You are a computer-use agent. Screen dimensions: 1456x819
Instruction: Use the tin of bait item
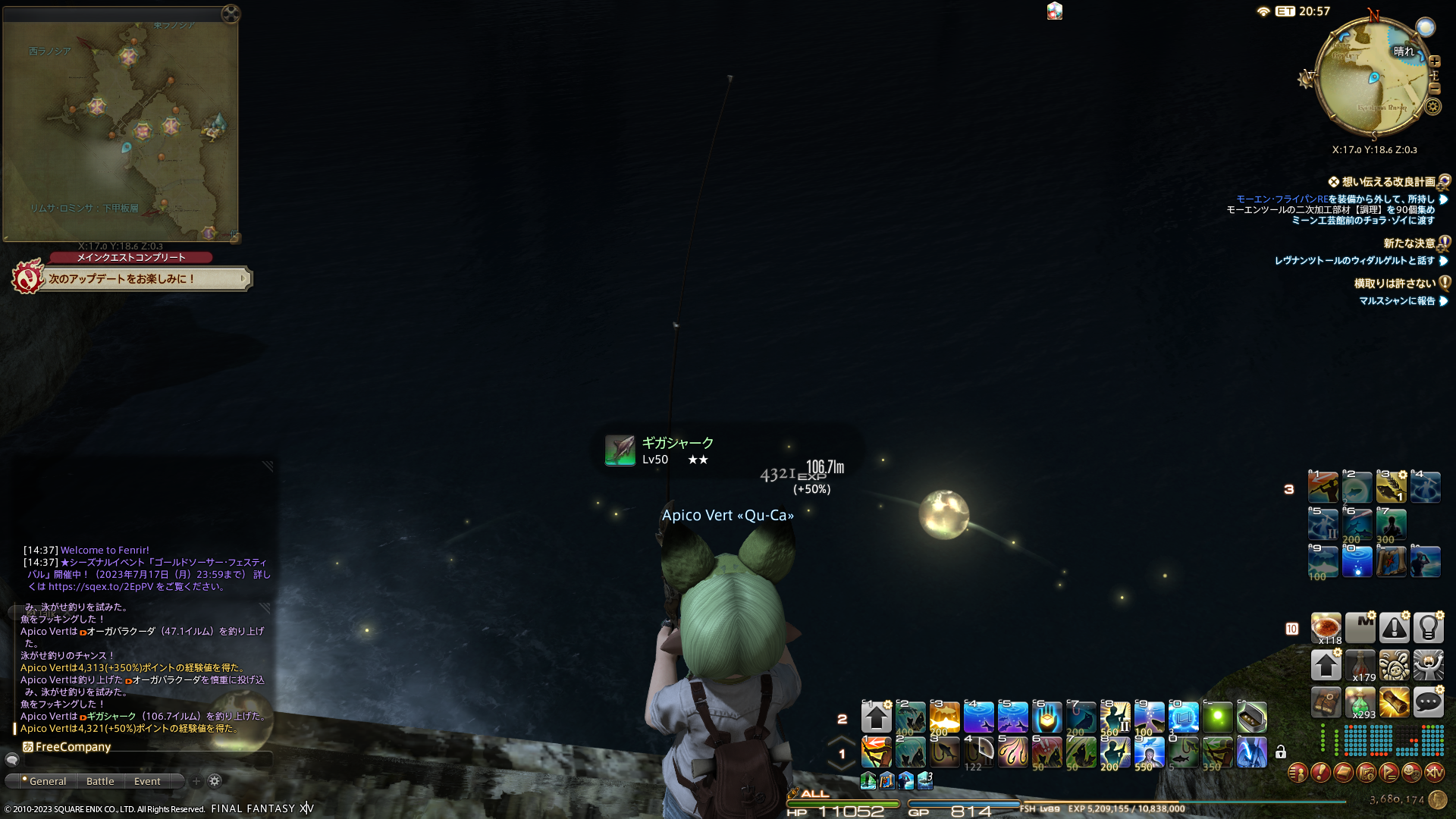[1251, 717]
